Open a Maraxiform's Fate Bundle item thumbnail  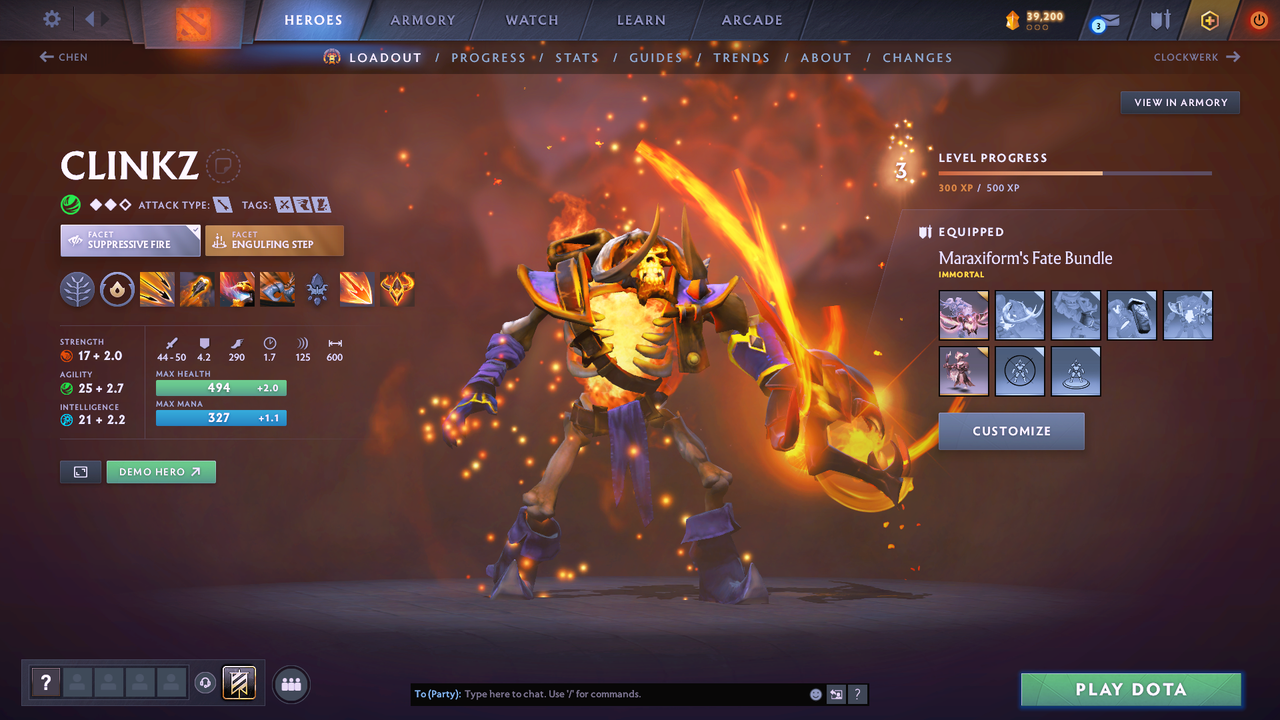963,314
